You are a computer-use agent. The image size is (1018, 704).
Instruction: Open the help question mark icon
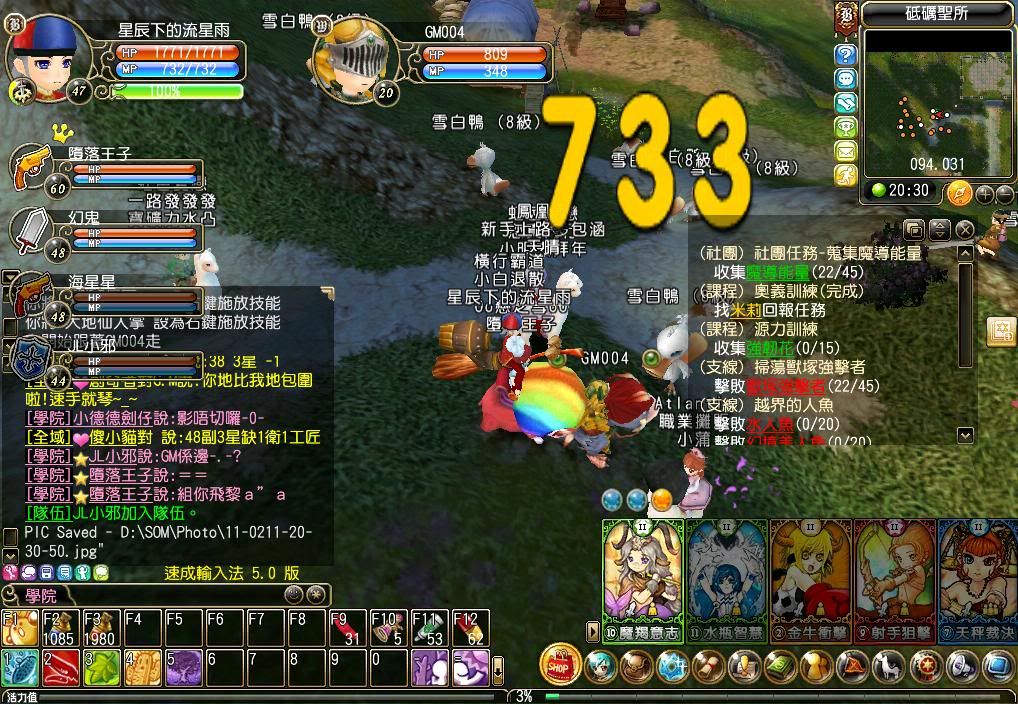[846, 55]
